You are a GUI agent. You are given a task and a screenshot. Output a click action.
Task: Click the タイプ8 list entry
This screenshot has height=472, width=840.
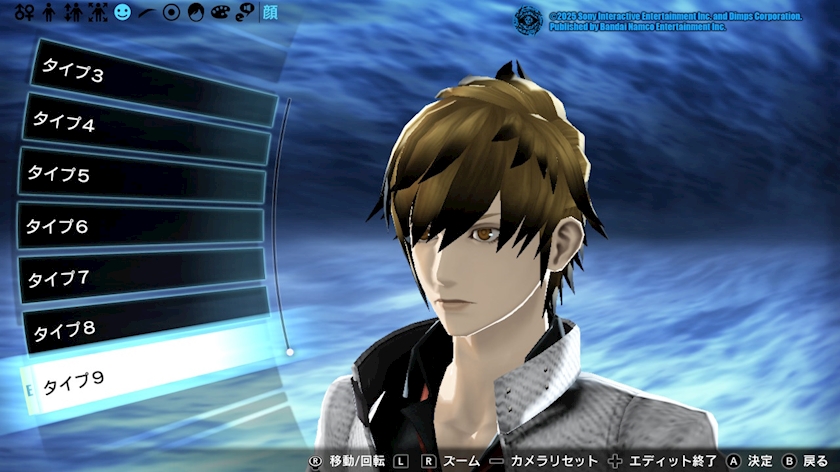(x=146, y=327)
